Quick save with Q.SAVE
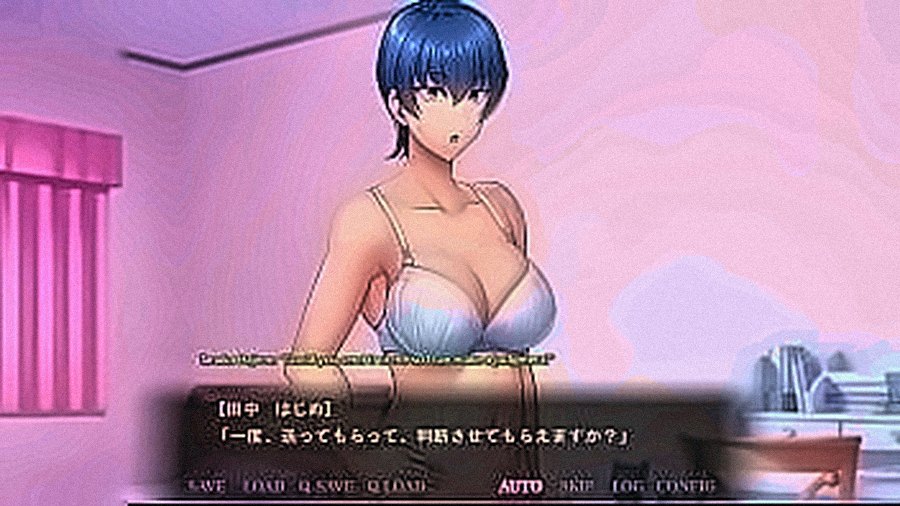This screenshot has height=506, width=900. click(327, 486)
